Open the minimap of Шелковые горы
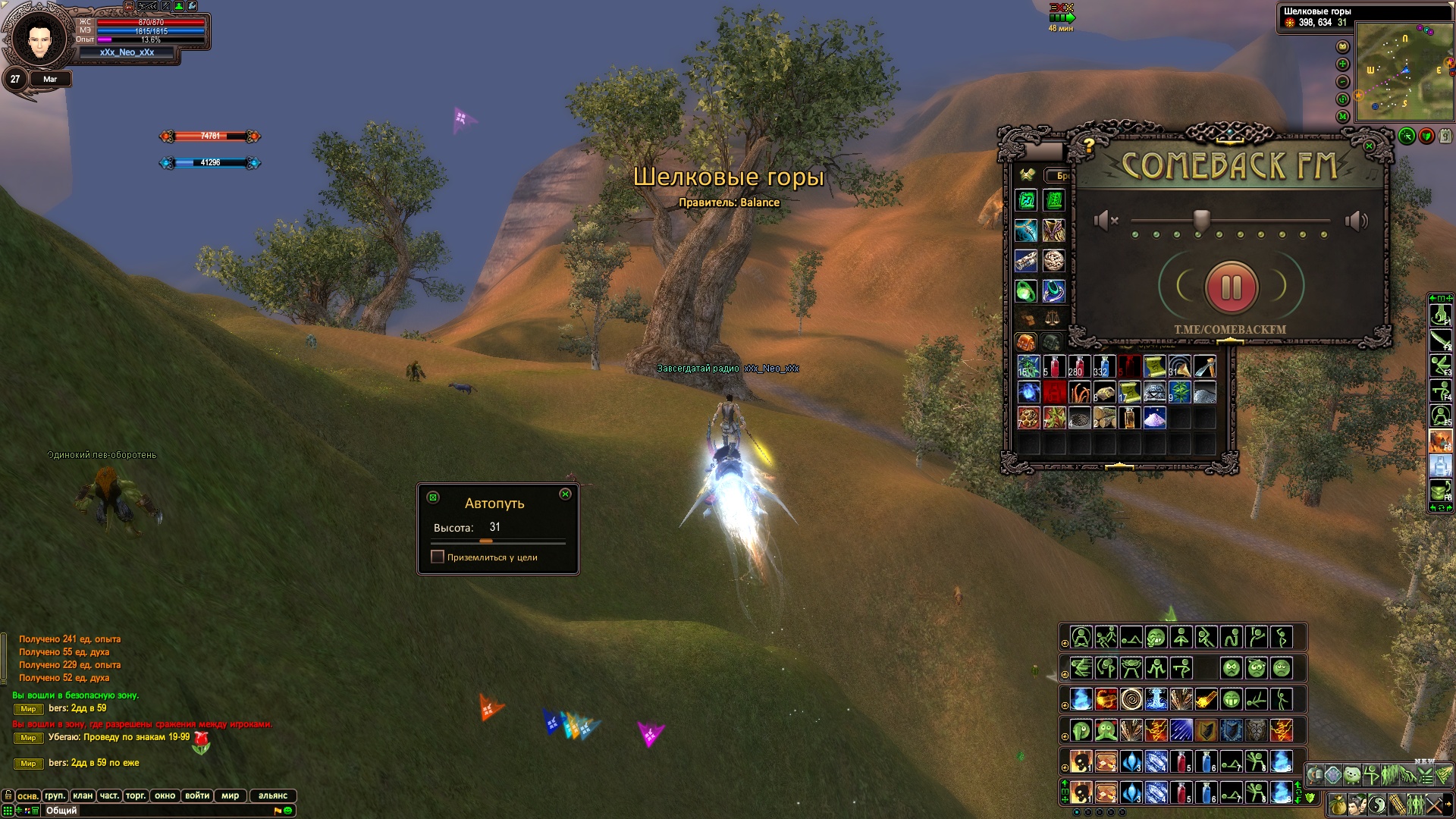Viewport: 1456px width, 819px height. coord(1404,72)
